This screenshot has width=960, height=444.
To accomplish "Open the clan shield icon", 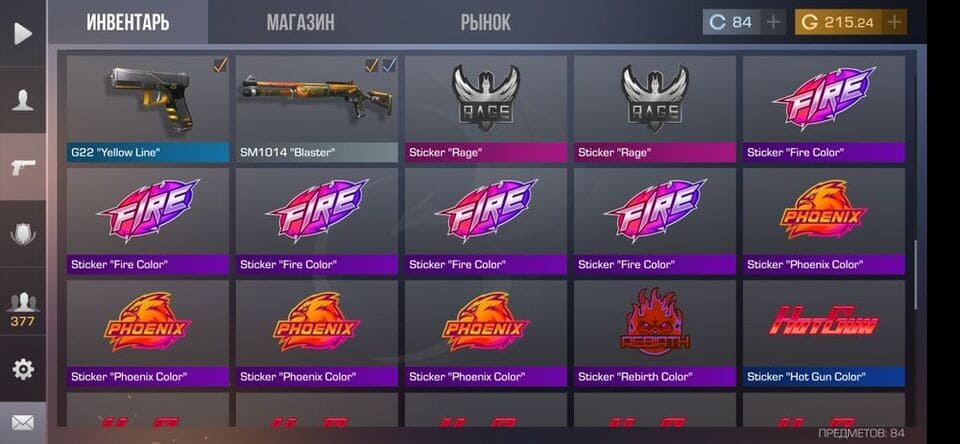I will point(23,235).
